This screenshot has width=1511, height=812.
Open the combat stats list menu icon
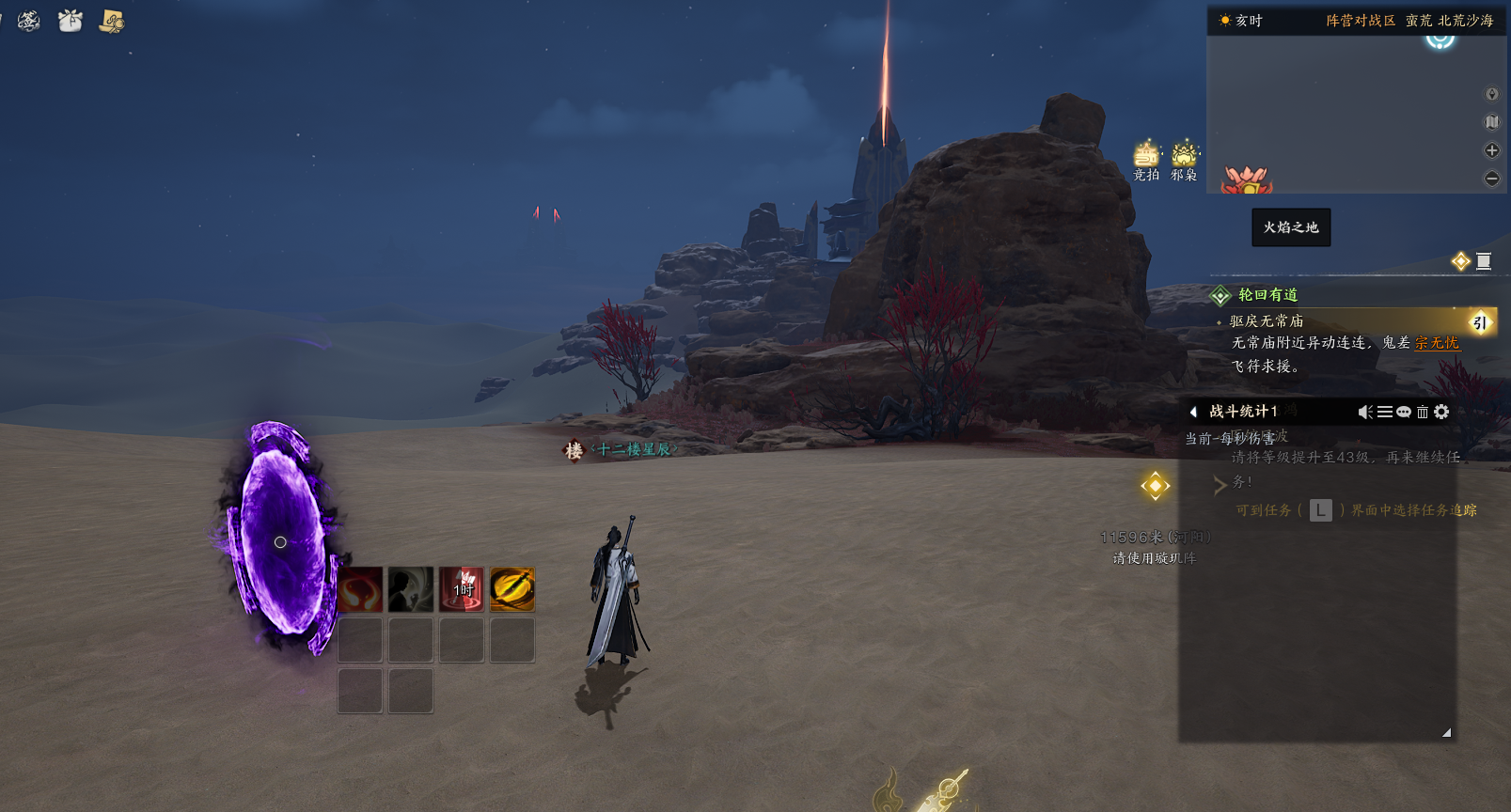(x=1385, y=412)
